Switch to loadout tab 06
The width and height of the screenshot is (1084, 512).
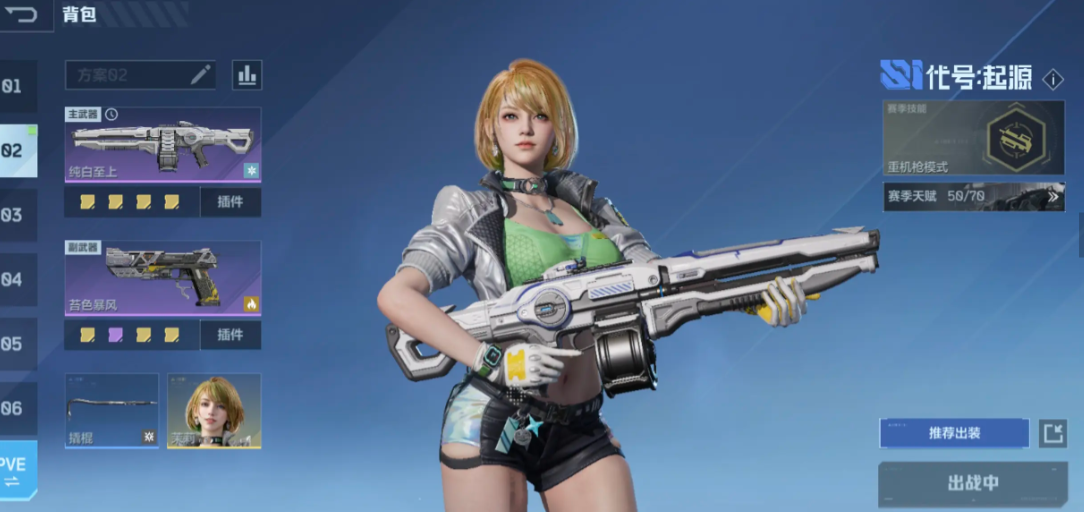point(14,408)
